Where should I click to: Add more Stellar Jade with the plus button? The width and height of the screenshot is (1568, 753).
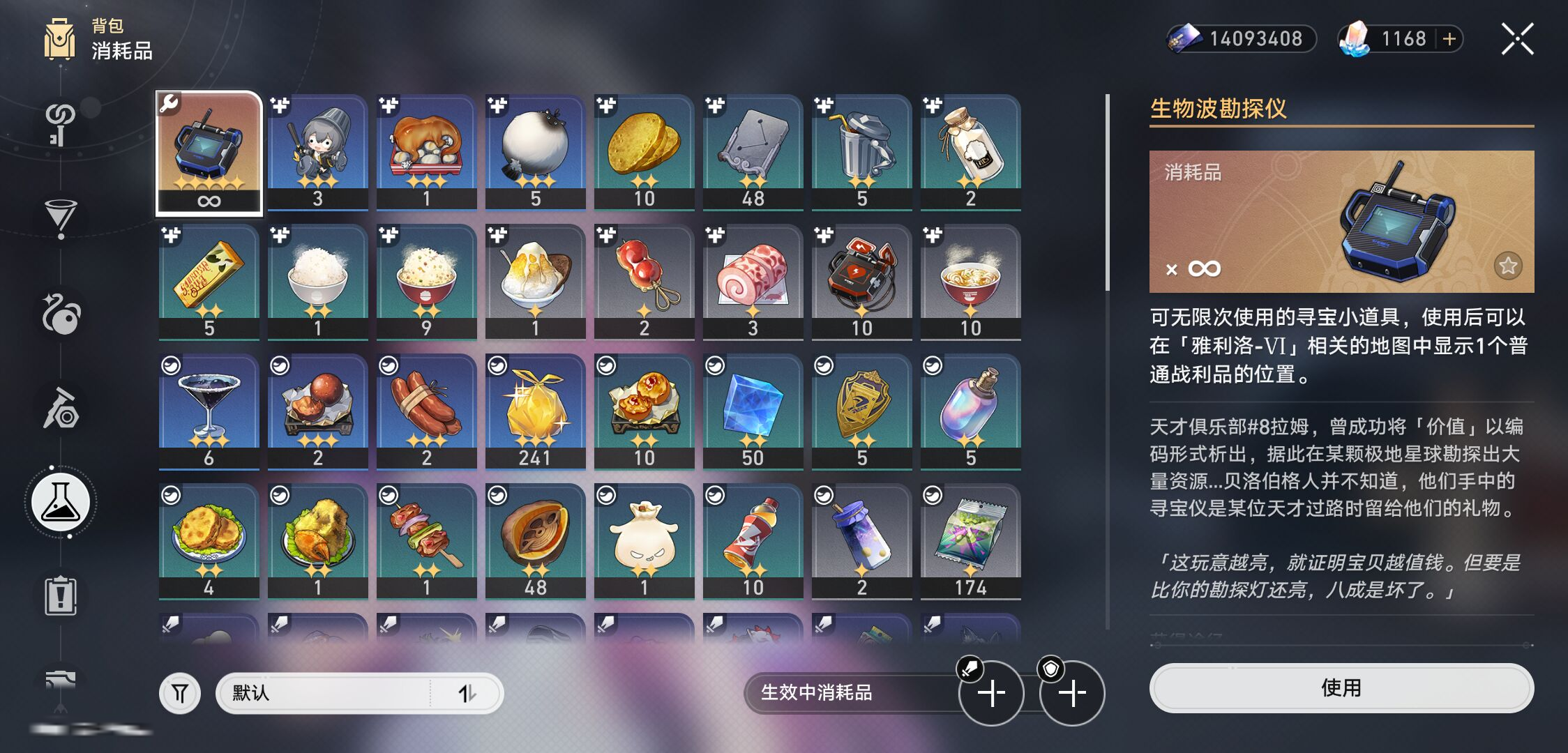pos(1449,39)
